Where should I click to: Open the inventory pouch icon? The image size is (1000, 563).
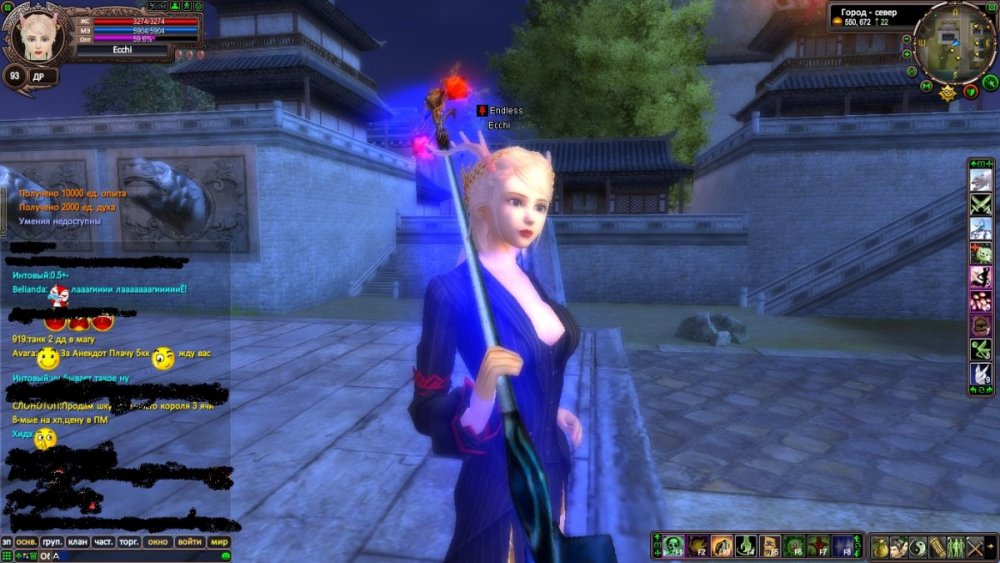880,547
